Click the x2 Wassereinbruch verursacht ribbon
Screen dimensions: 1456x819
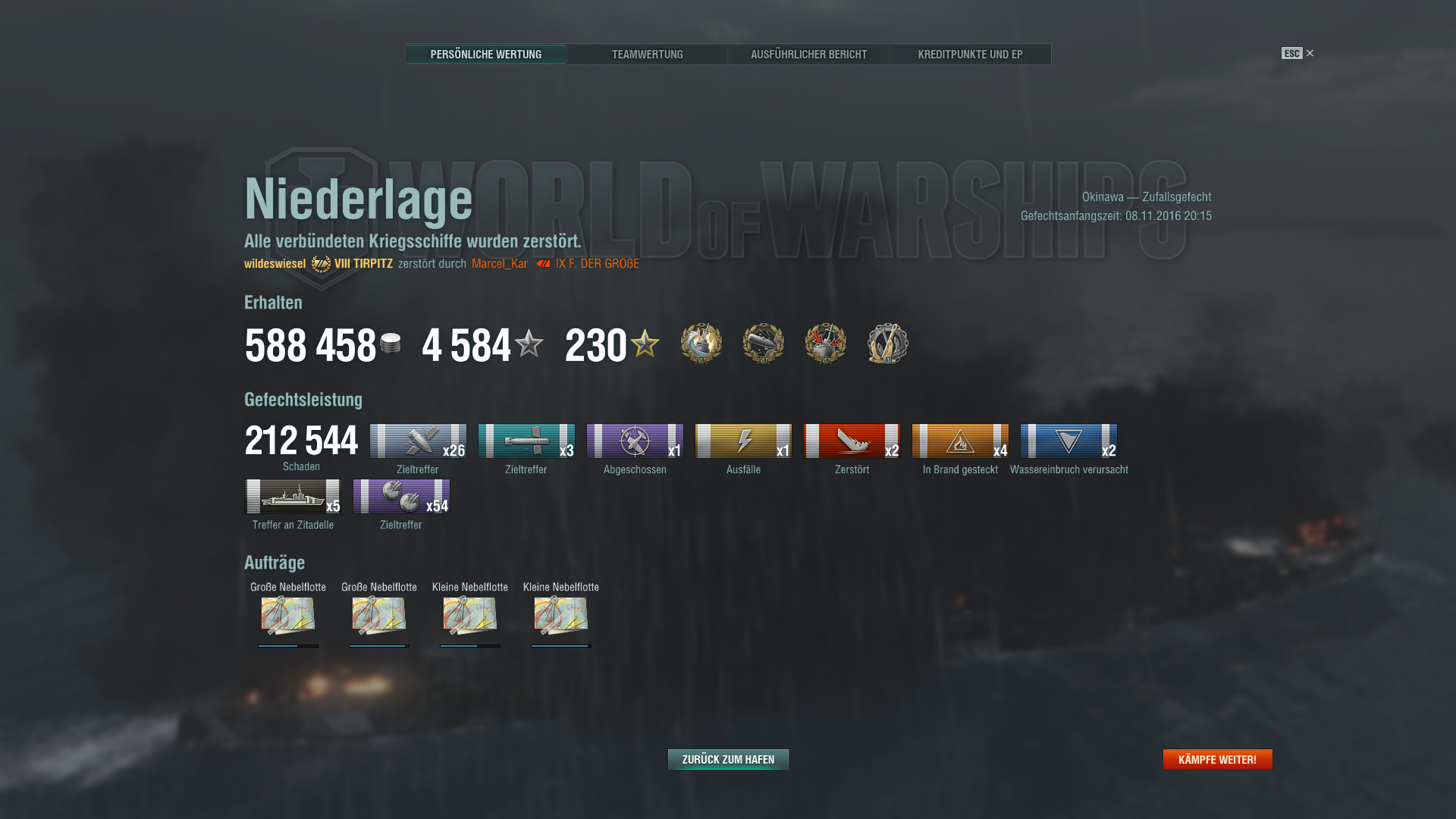[x=1068, y=441]
